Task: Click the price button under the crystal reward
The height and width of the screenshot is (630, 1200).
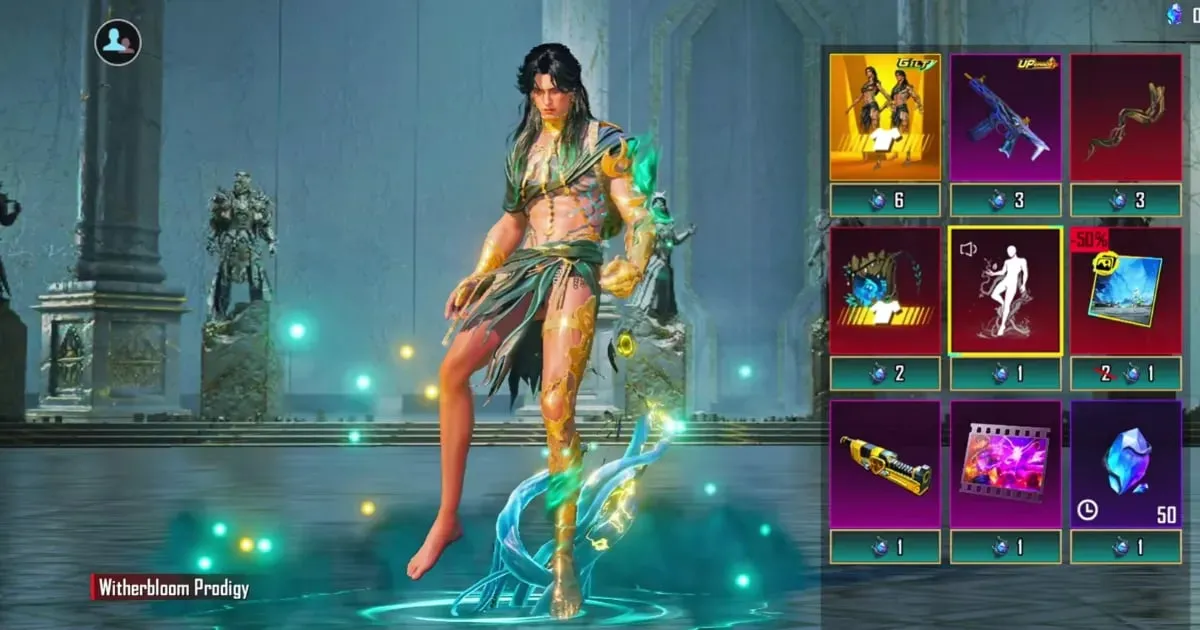Action: tap(1125, 547)
